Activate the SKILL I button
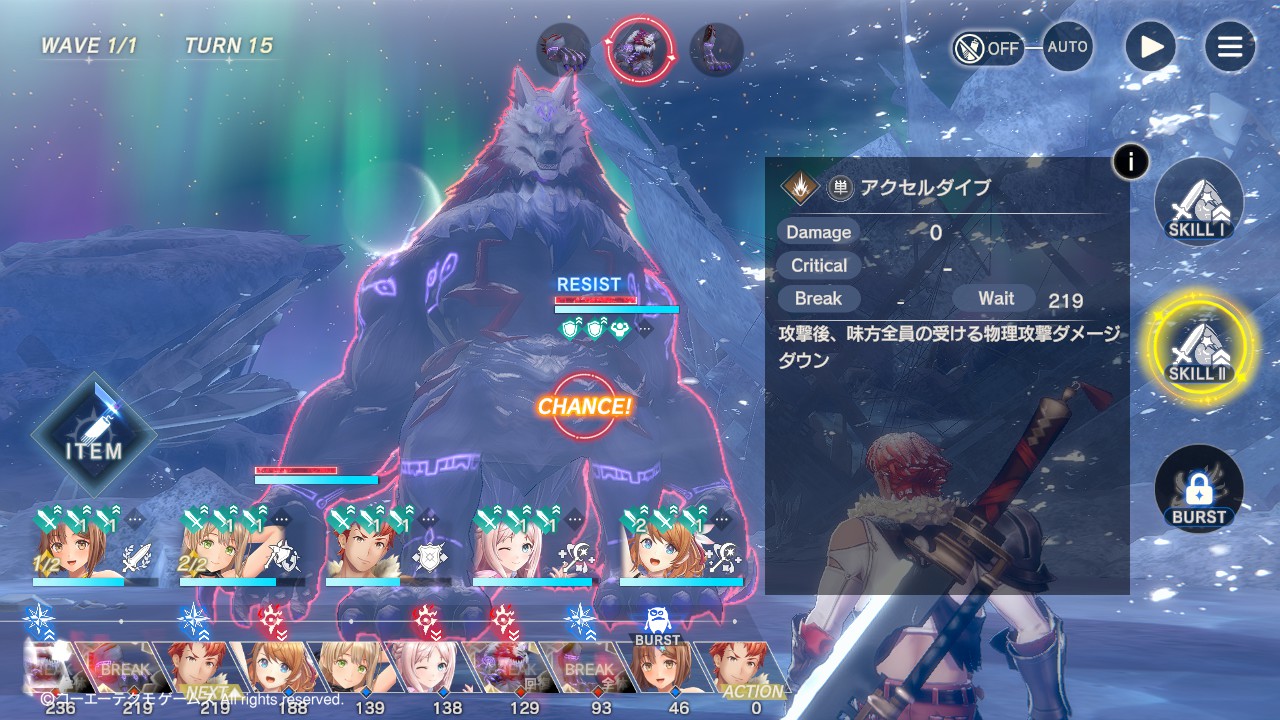 (x=1198, y=202)
